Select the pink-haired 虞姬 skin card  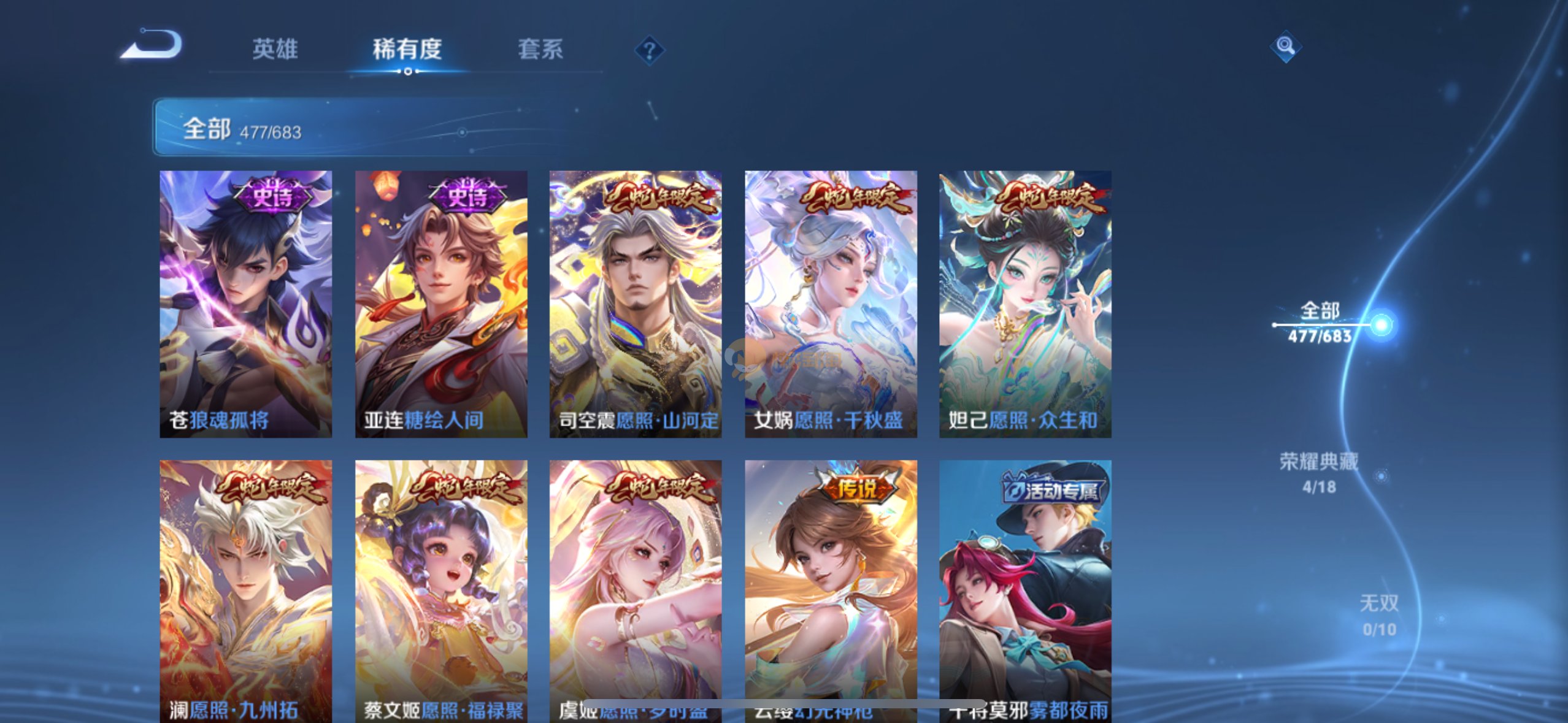coord(635,589)
